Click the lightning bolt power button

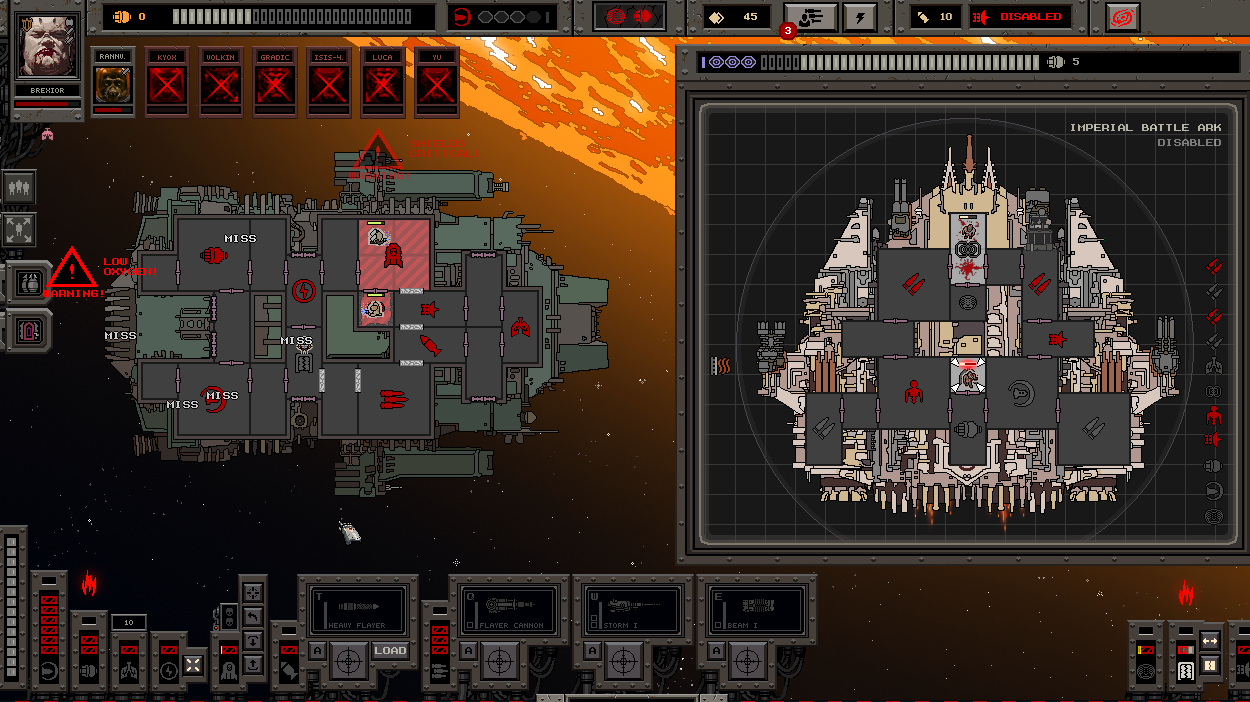[860, 17]
